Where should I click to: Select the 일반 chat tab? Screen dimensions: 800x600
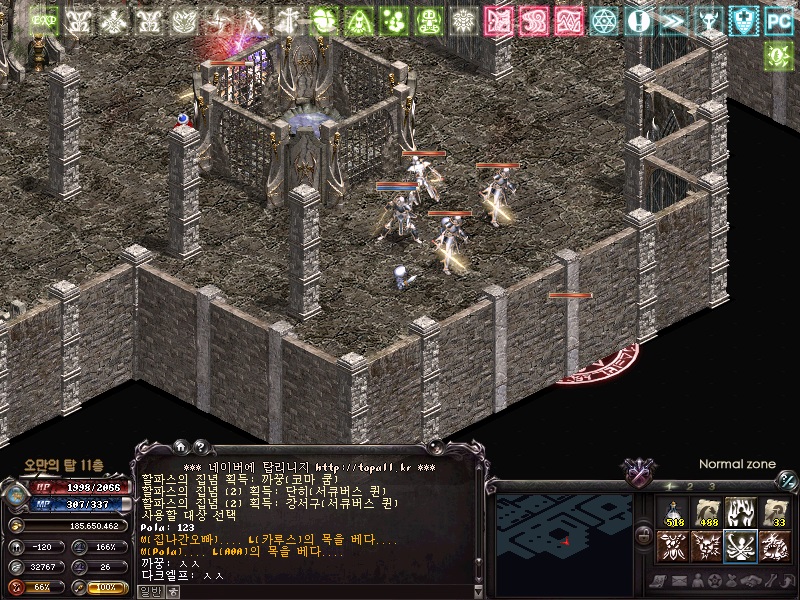(x=147, y=592)
